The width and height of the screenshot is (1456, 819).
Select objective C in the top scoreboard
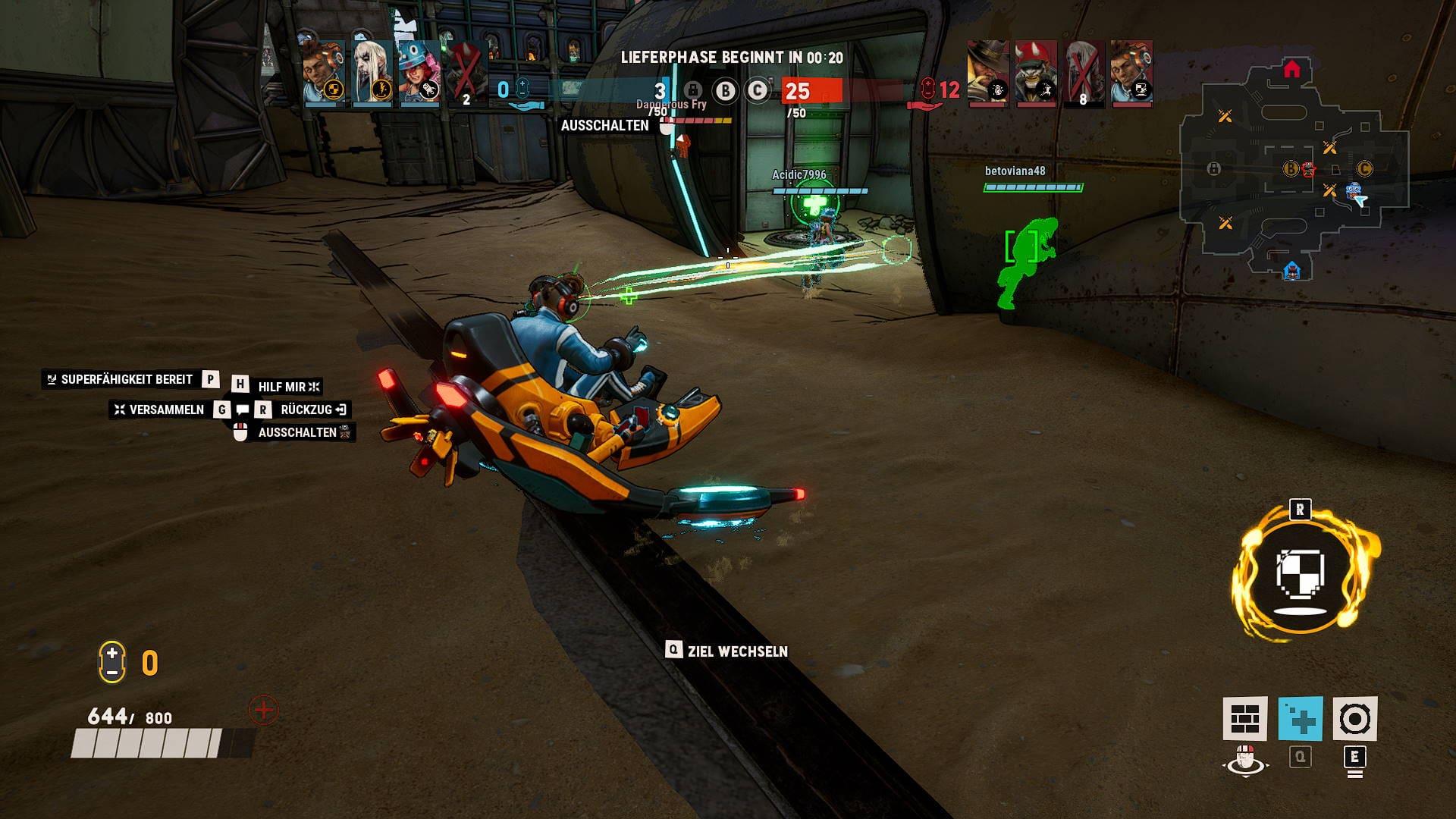point(757,91)
